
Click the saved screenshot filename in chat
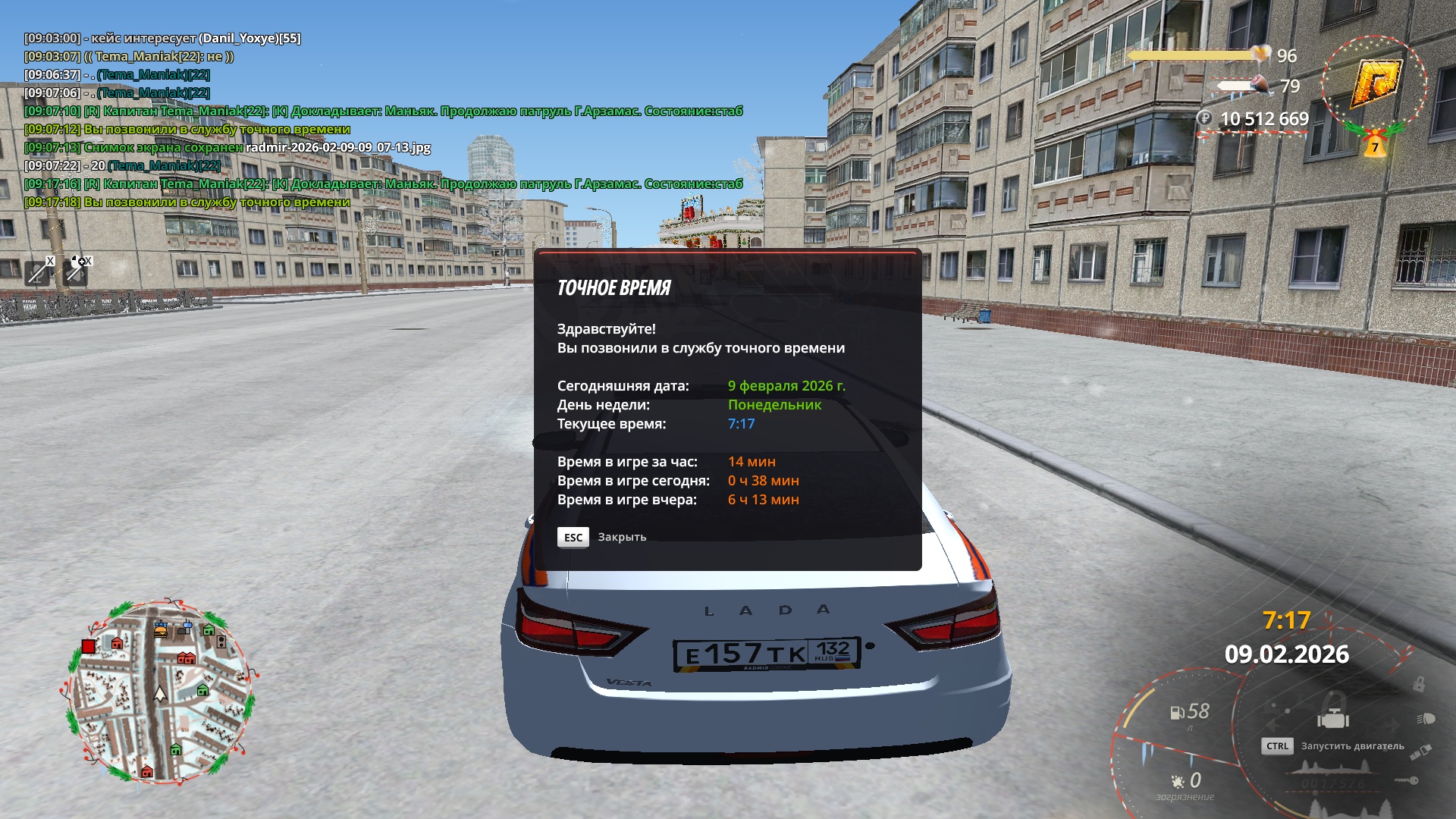pyautogui.click(x=337, y=147)
